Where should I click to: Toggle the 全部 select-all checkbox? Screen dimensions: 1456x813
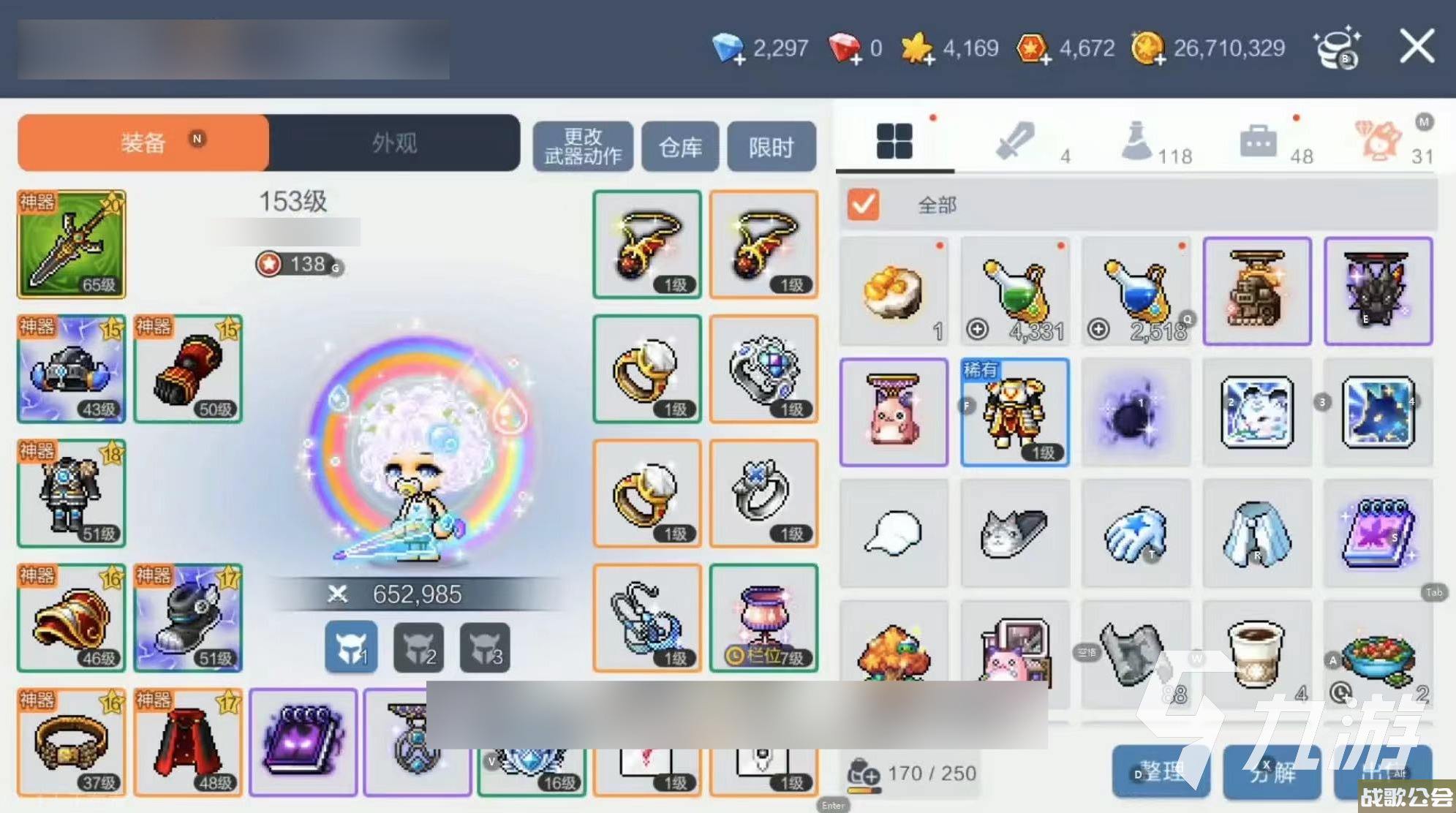click(x=863, y=205)
